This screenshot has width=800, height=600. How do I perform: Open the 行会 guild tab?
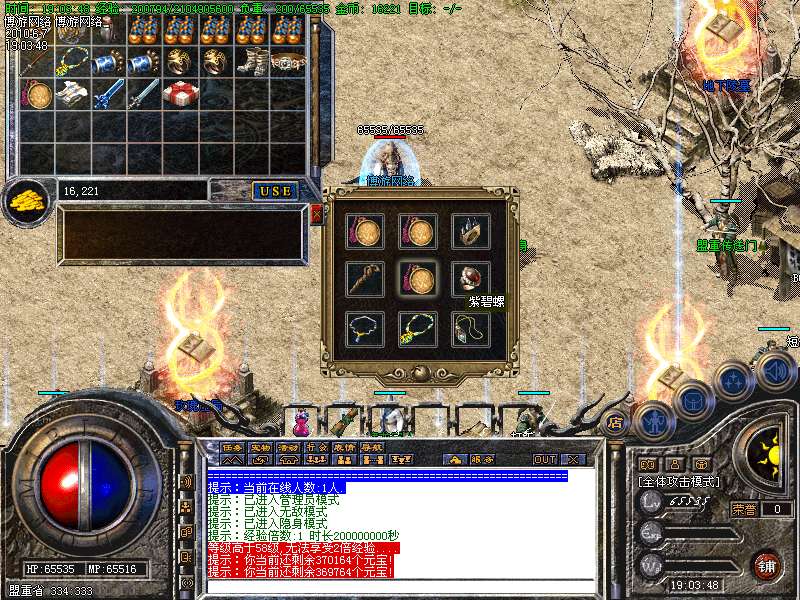click(x=317, y=447)
